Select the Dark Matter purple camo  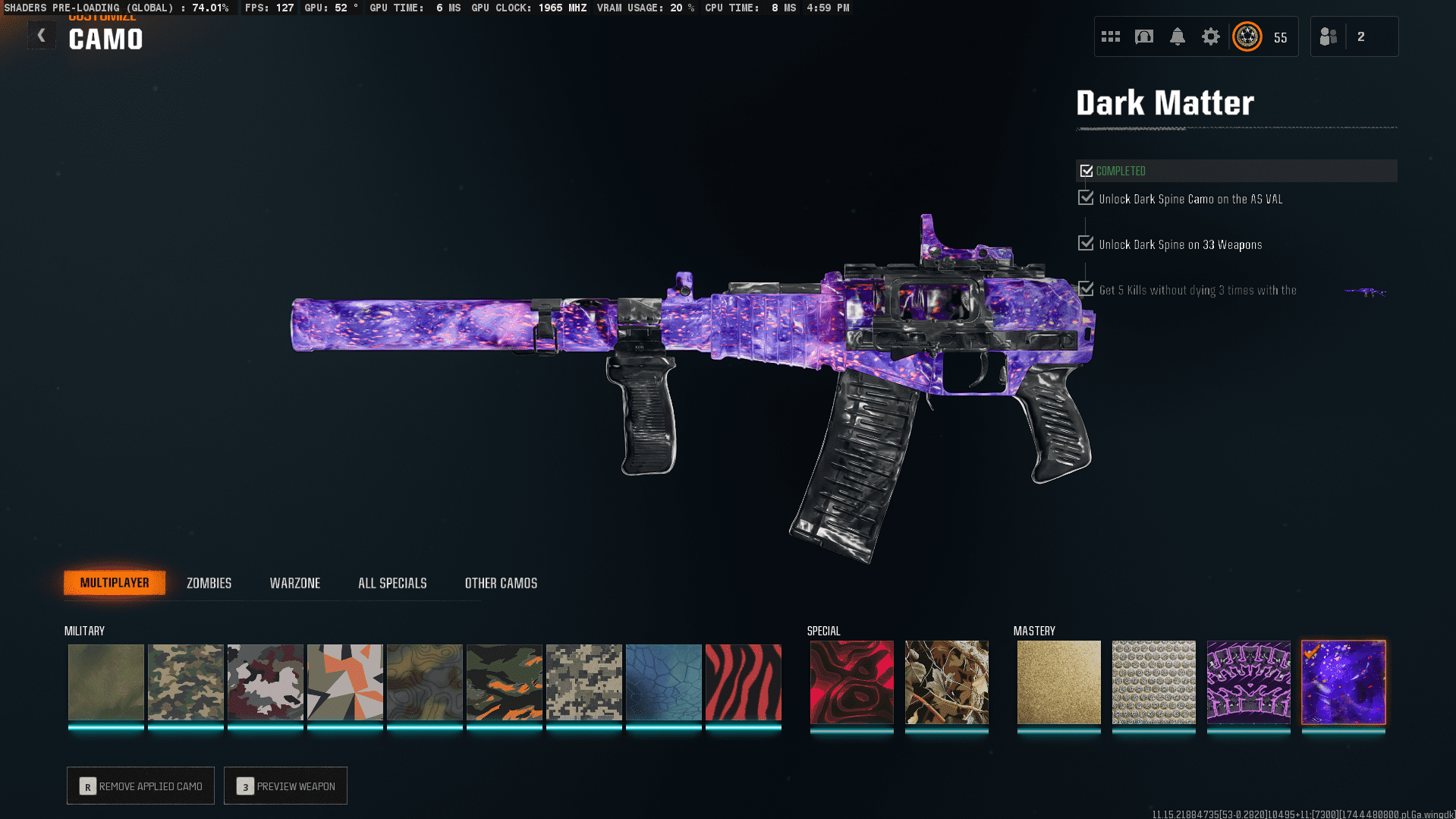point(1343,682)
